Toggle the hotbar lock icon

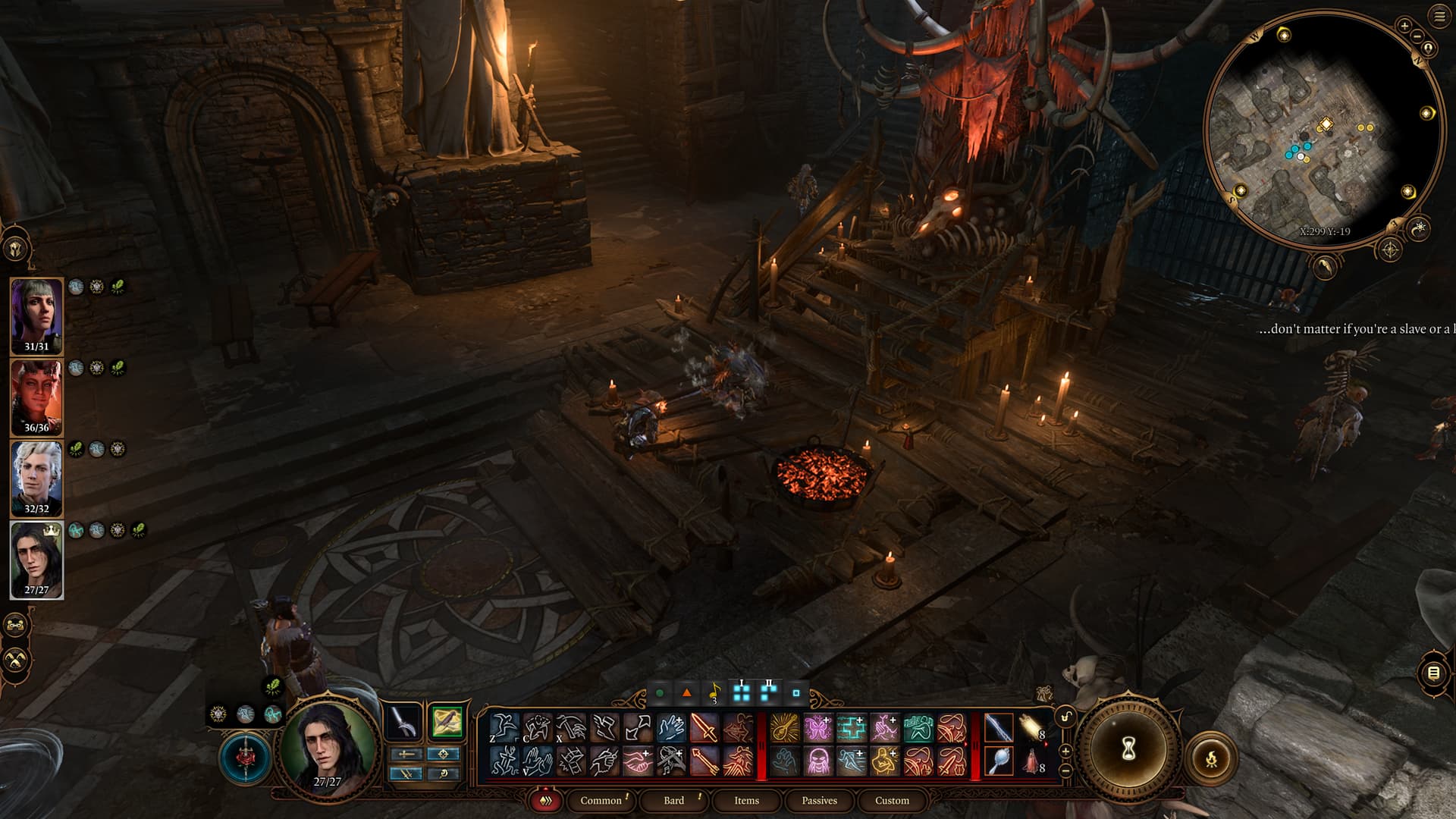pyautogui.click(x=1065, y=718)
